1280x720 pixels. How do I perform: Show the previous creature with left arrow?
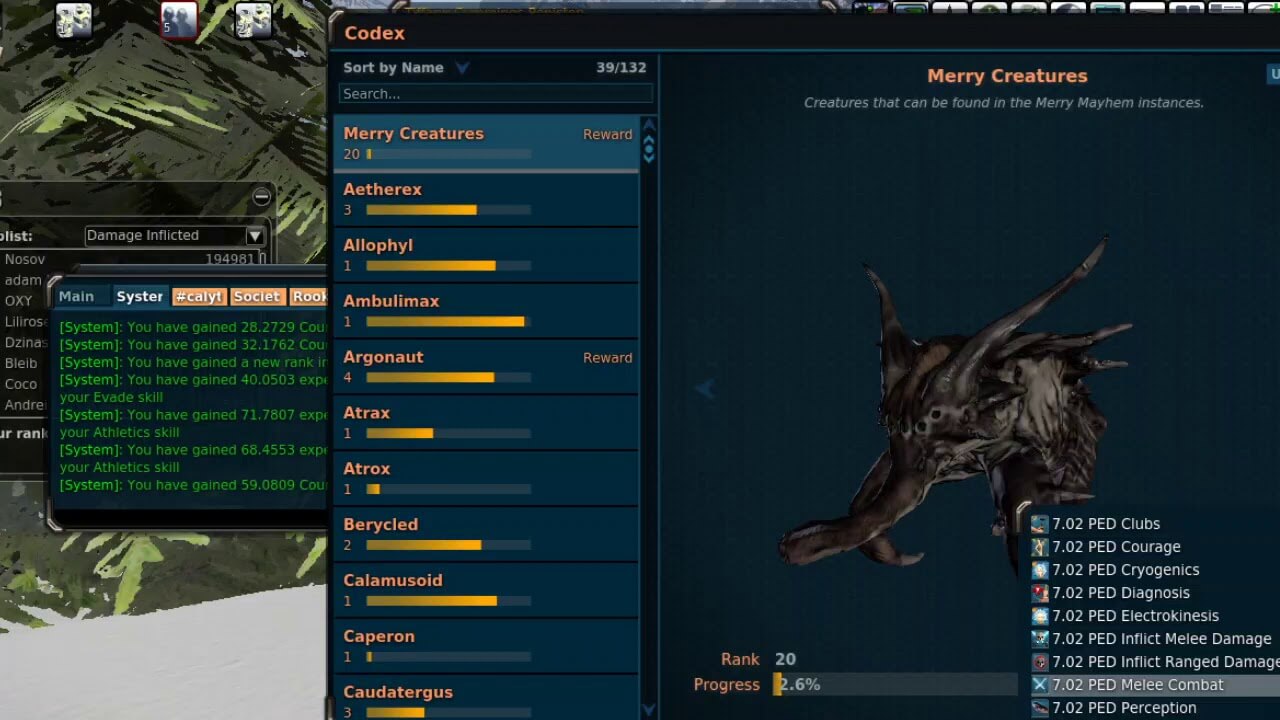(705, 389)
